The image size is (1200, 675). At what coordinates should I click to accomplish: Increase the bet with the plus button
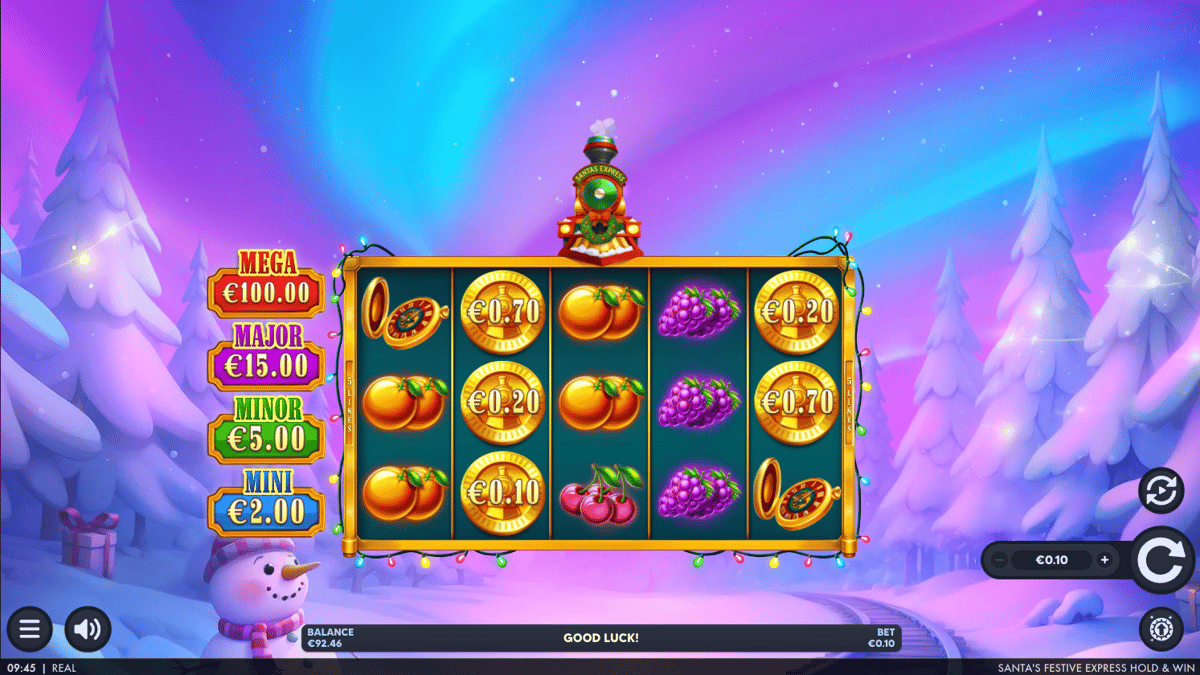pos(1104,560)
